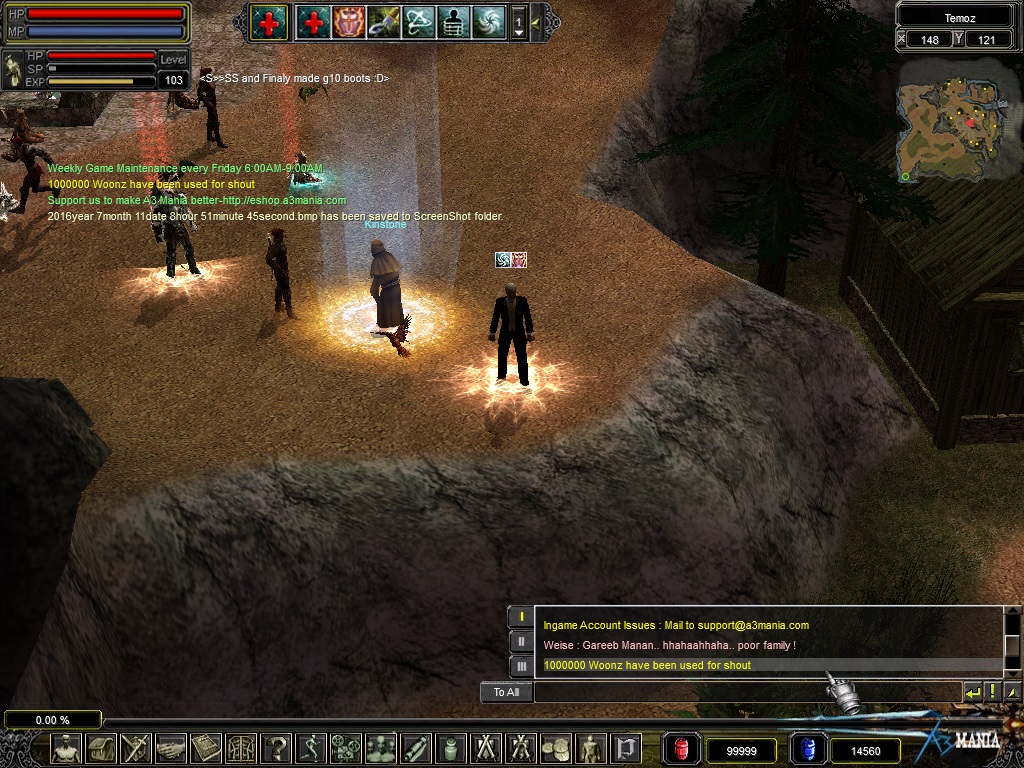
Task: Use the red HP potion slot
Action: coord(682,749)
